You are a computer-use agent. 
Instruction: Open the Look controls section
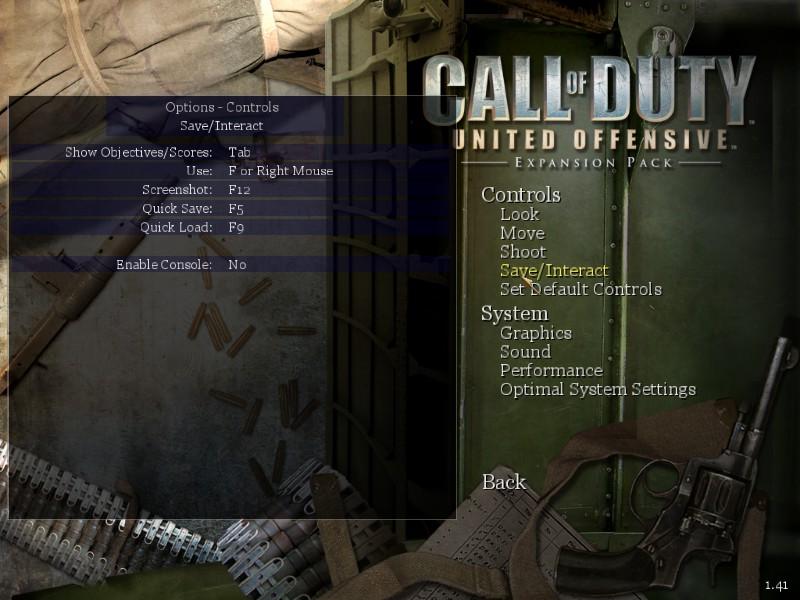click(x=519, y=214)
